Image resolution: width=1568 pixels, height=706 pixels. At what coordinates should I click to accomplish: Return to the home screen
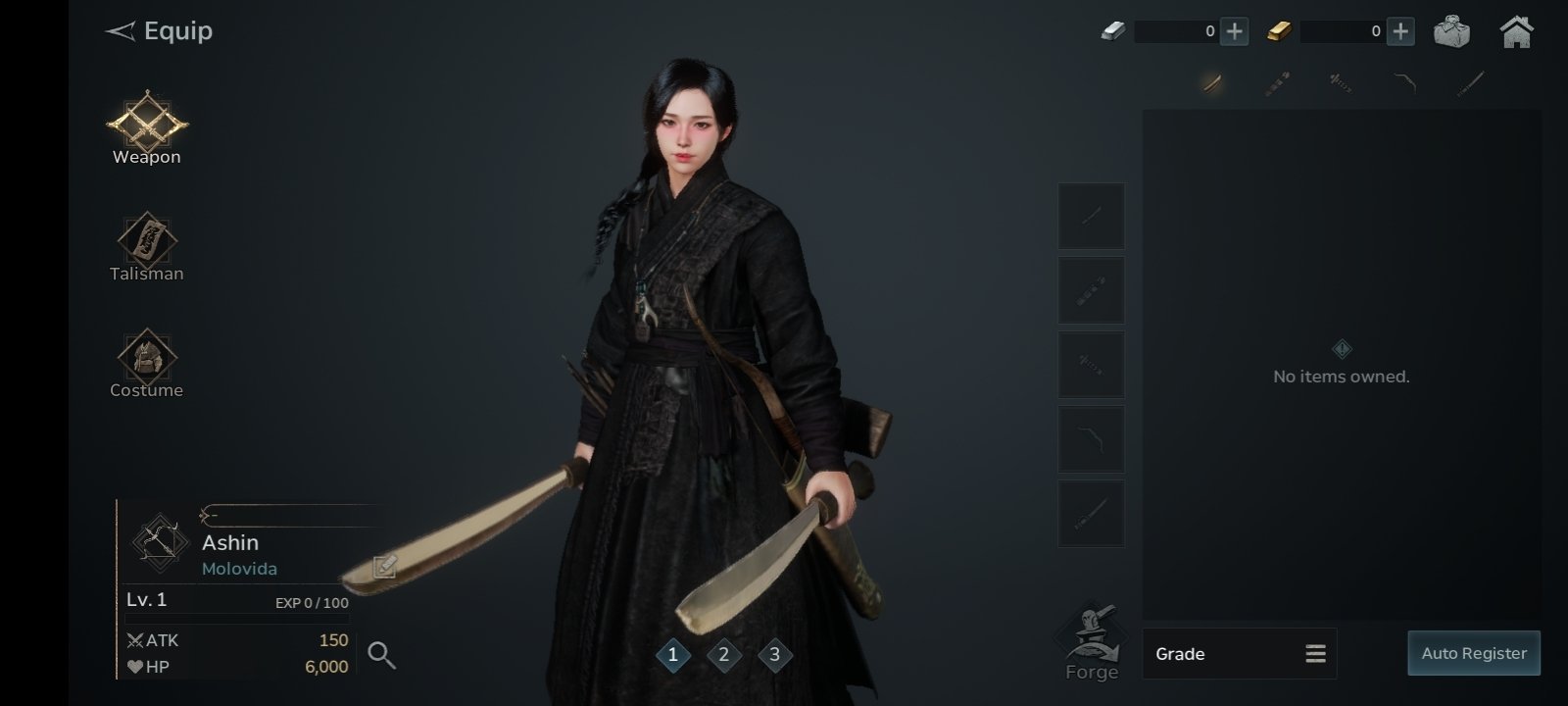1516,31
